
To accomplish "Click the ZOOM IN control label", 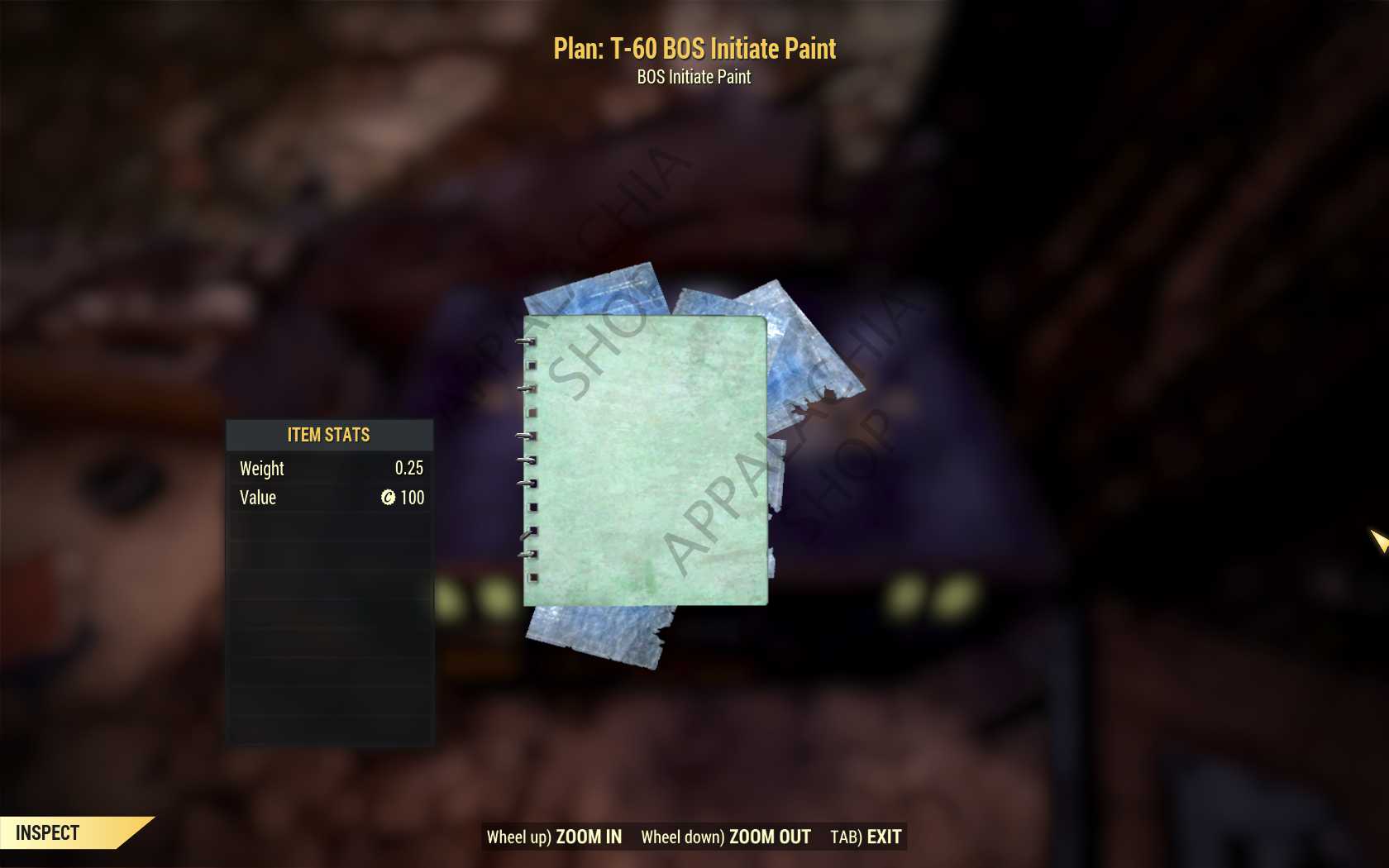I will tap(589, 837).
